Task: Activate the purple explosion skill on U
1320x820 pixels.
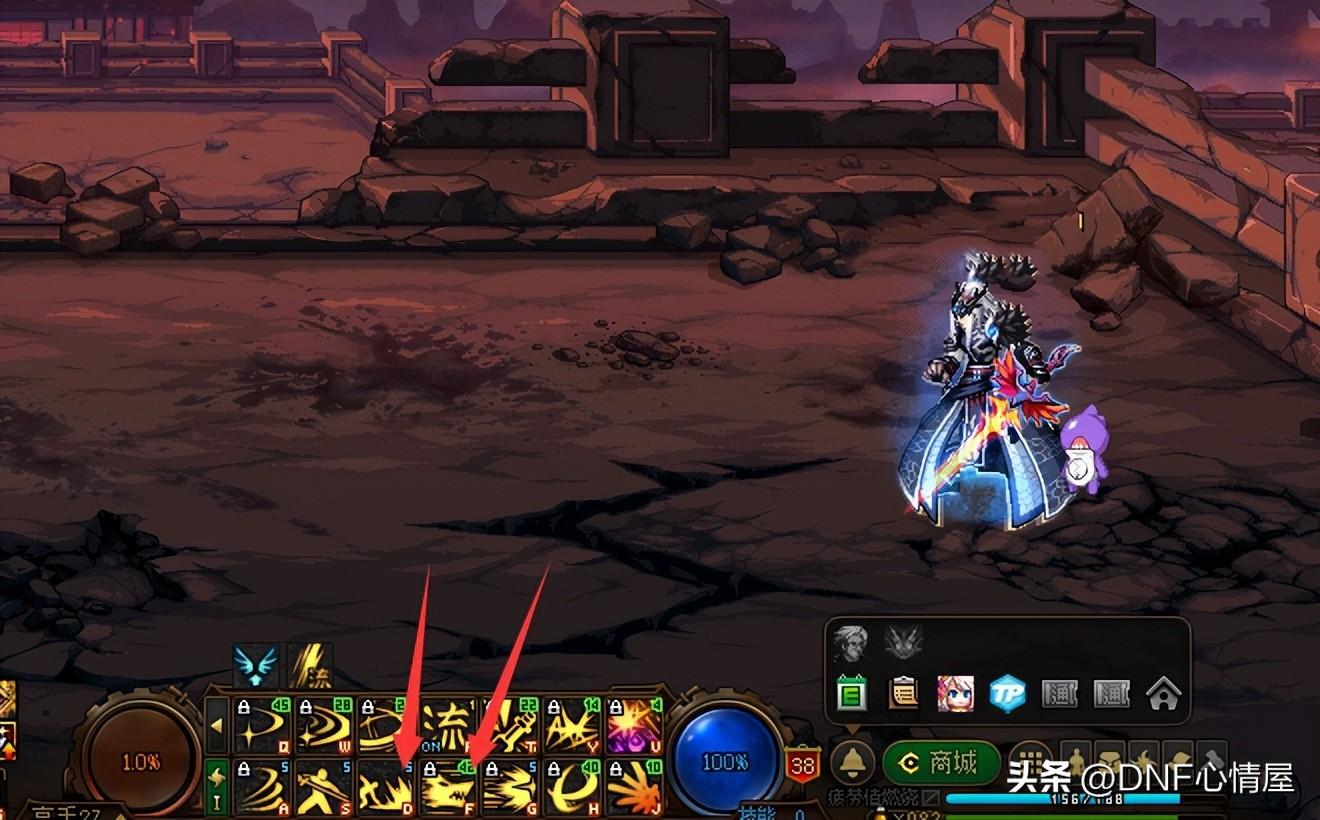Action: point(635,725)
